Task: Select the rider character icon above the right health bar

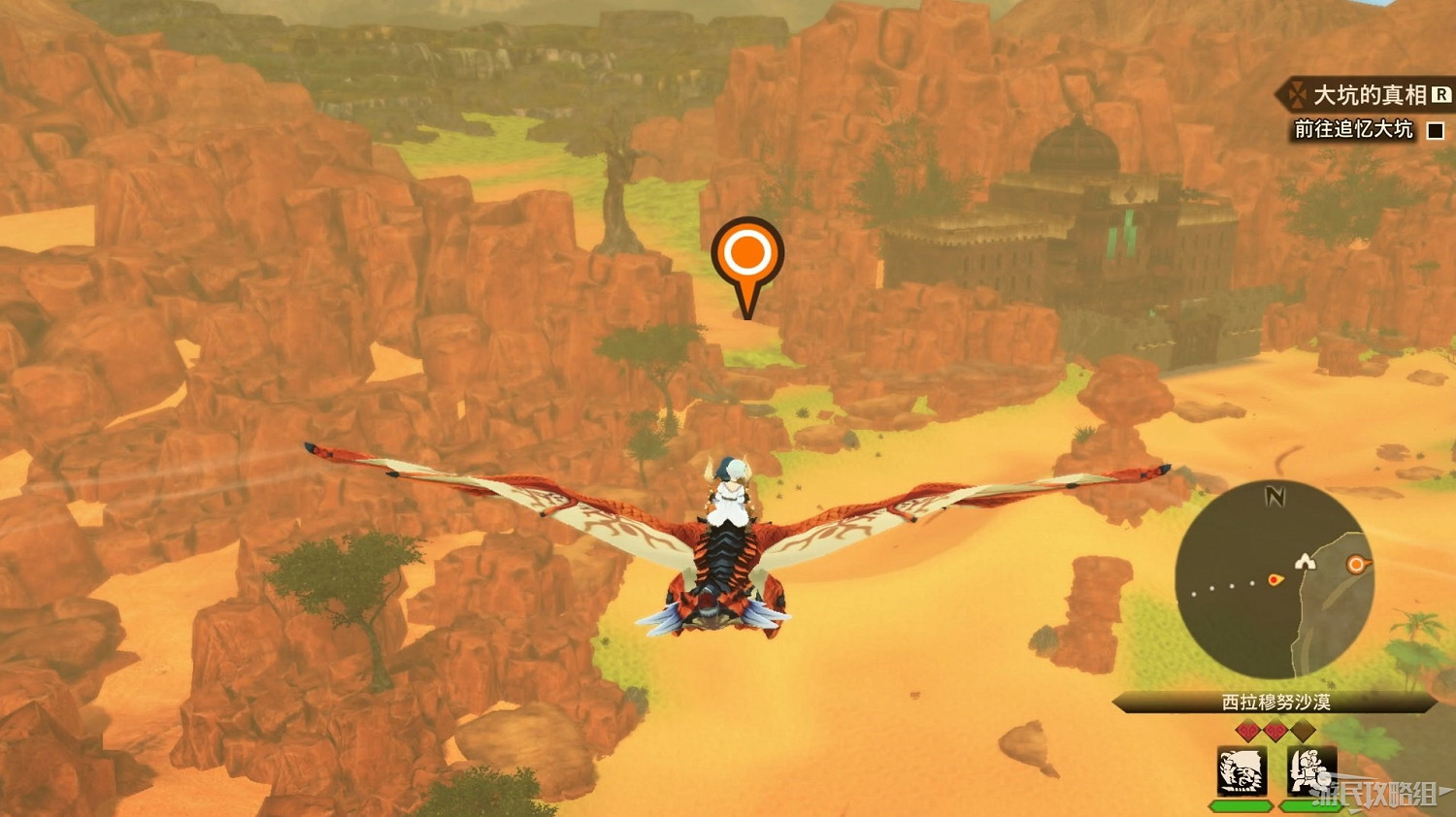Action: (x=1311, y=769)
